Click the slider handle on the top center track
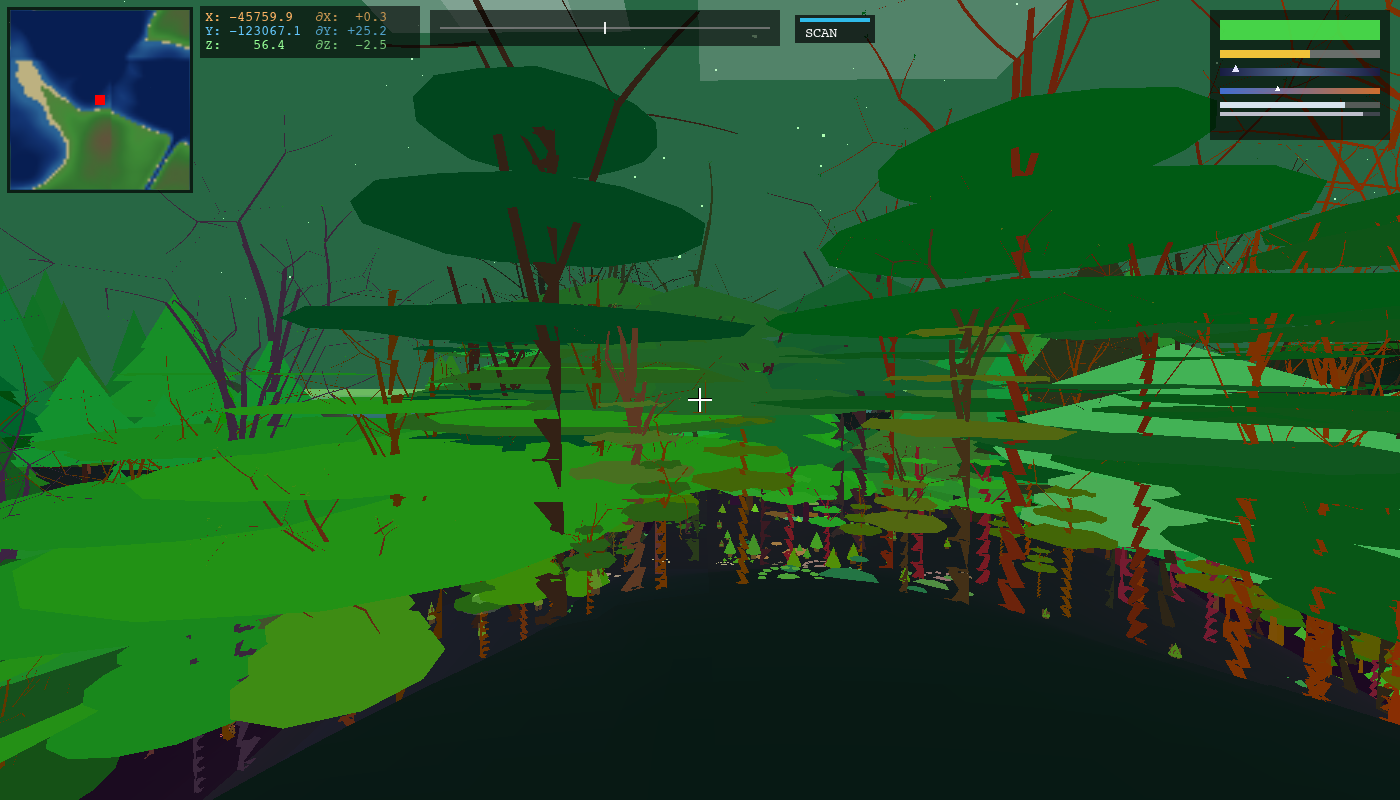Screen dimensions: 1400x800 coord(605,28)
